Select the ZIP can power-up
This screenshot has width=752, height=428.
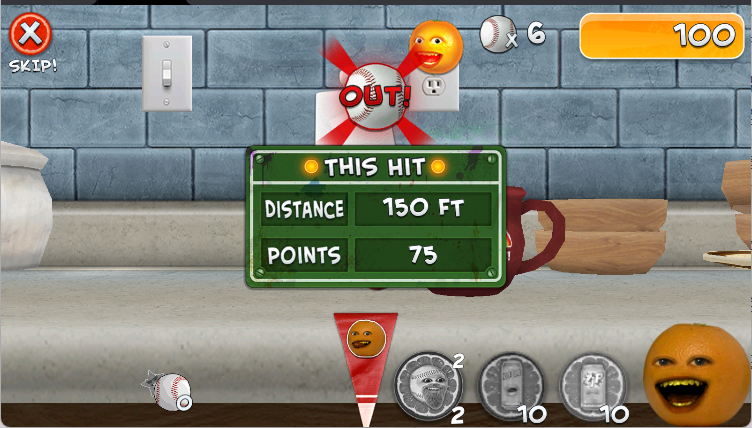pos(593,384)
